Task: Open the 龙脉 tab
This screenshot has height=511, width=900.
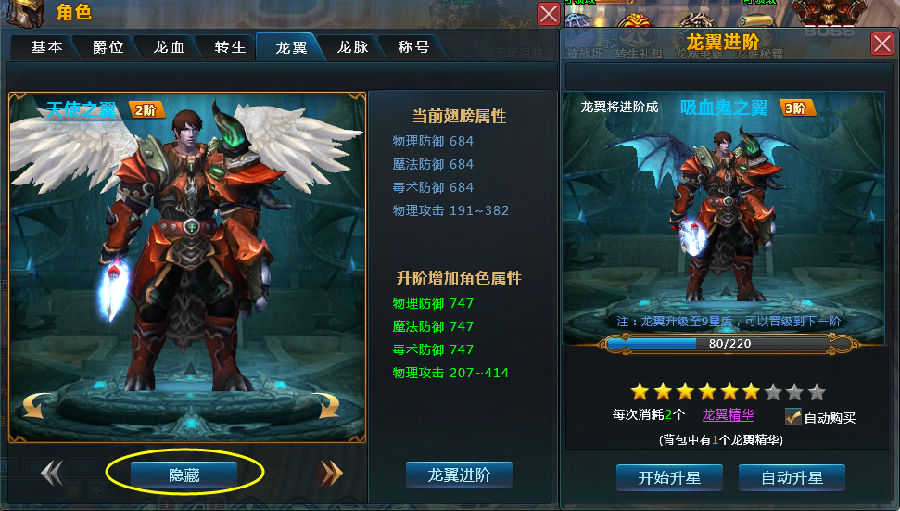Action: [352, 47]
